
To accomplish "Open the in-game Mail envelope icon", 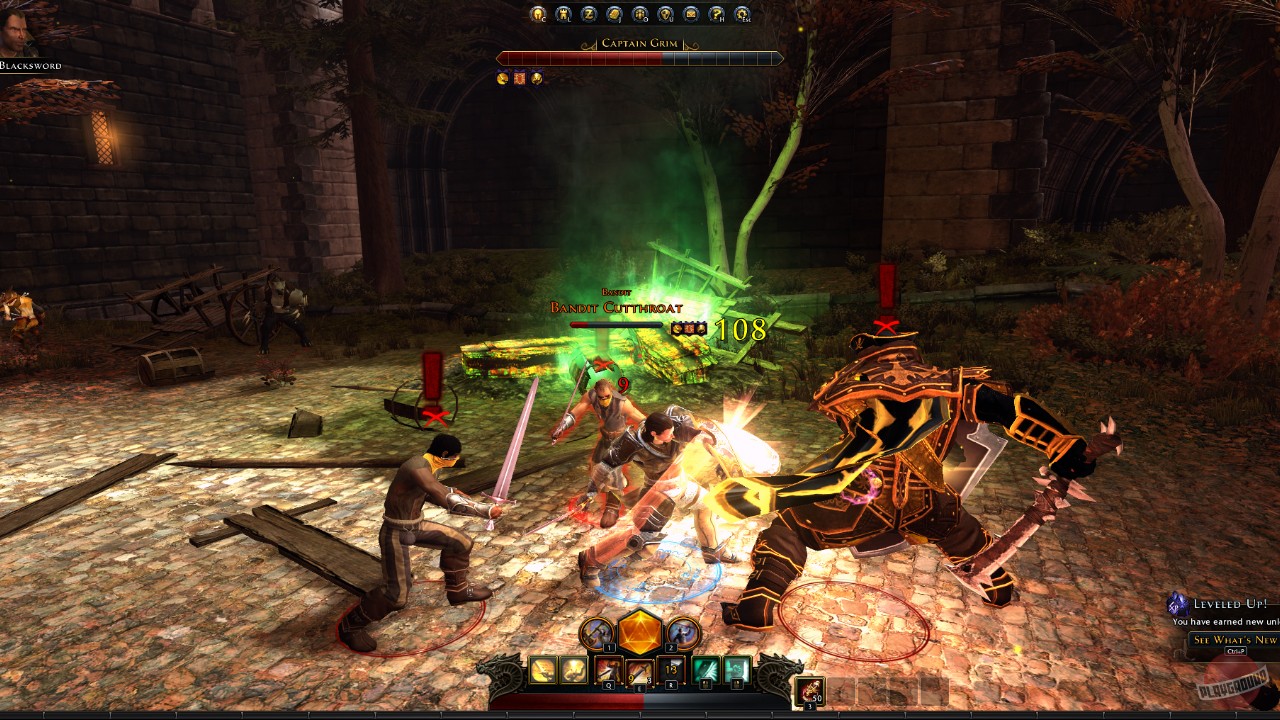I will tap(692, 14).
